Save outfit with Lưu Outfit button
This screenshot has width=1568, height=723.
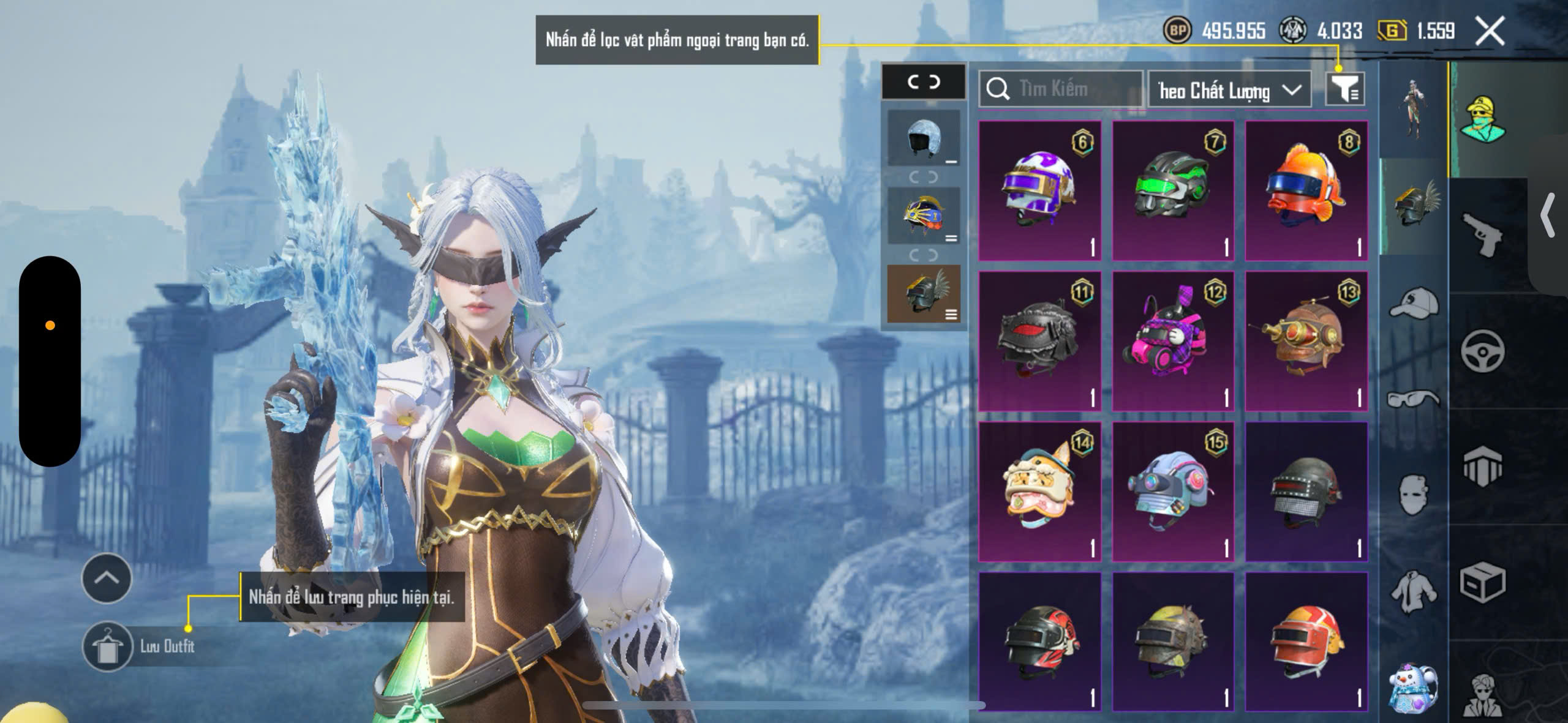tap(108, 646)
